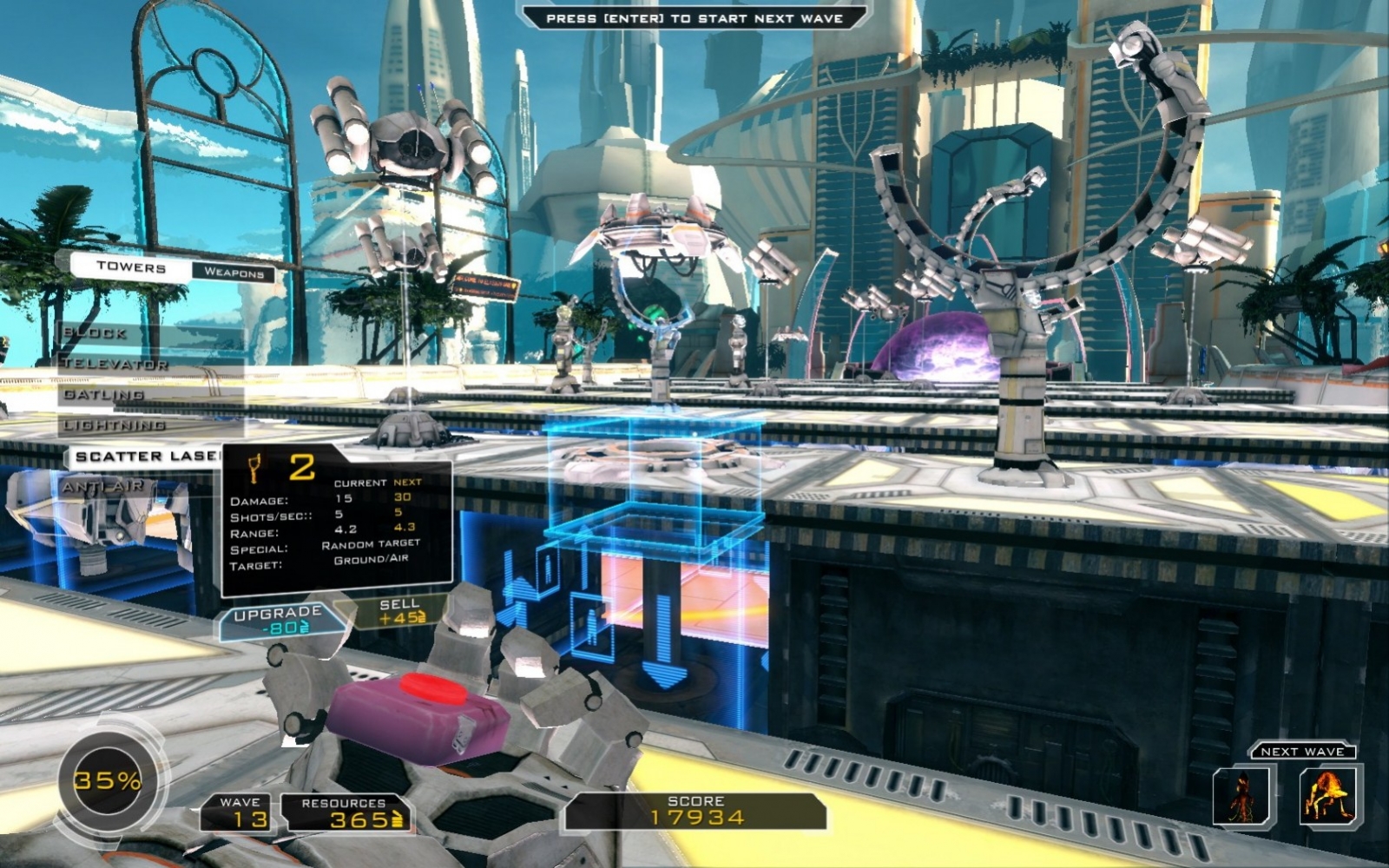
Task: Select the Block tower entry
Action: click(95, 332)
